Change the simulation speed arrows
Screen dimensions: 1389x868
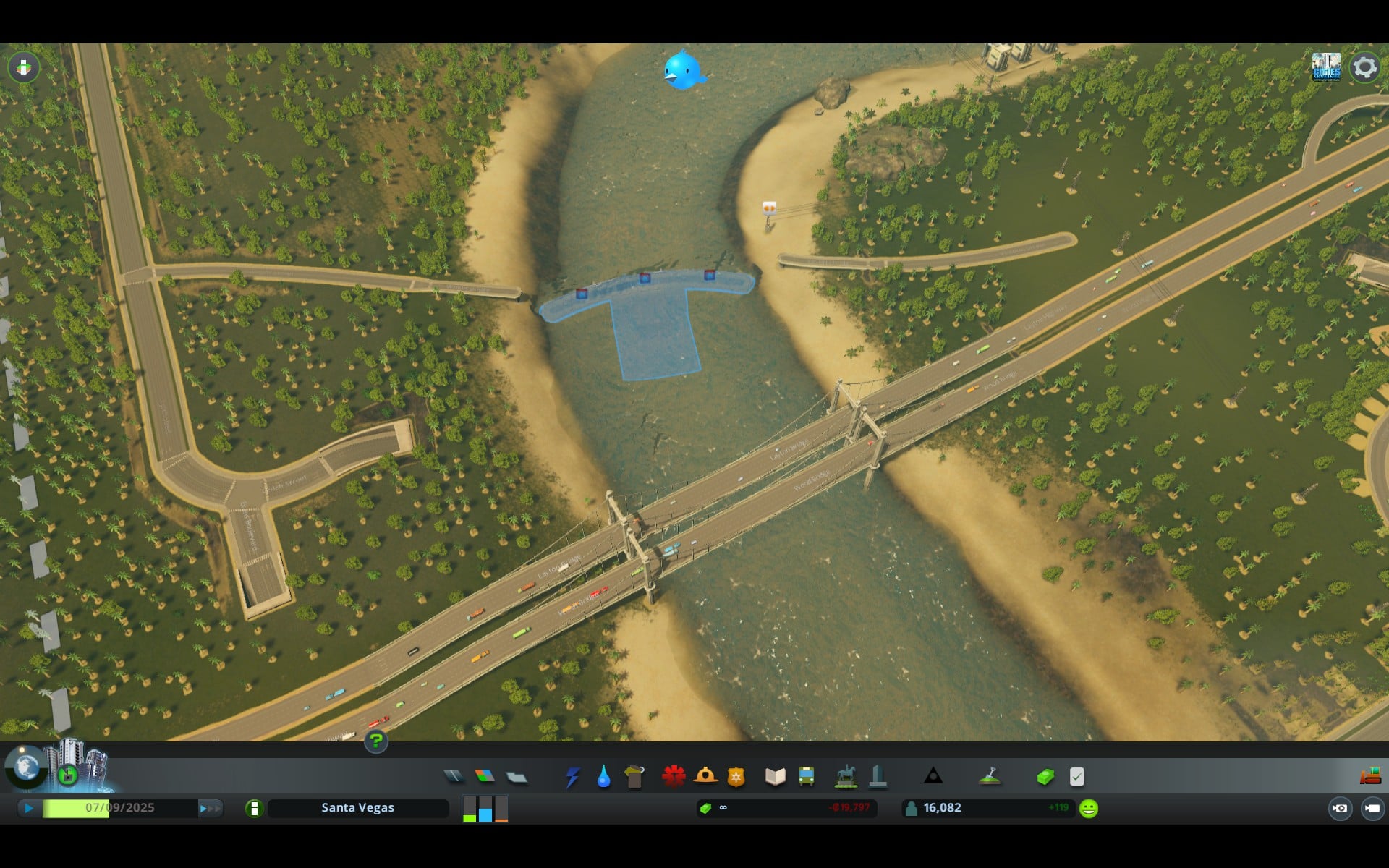click(x=210, y=808)
